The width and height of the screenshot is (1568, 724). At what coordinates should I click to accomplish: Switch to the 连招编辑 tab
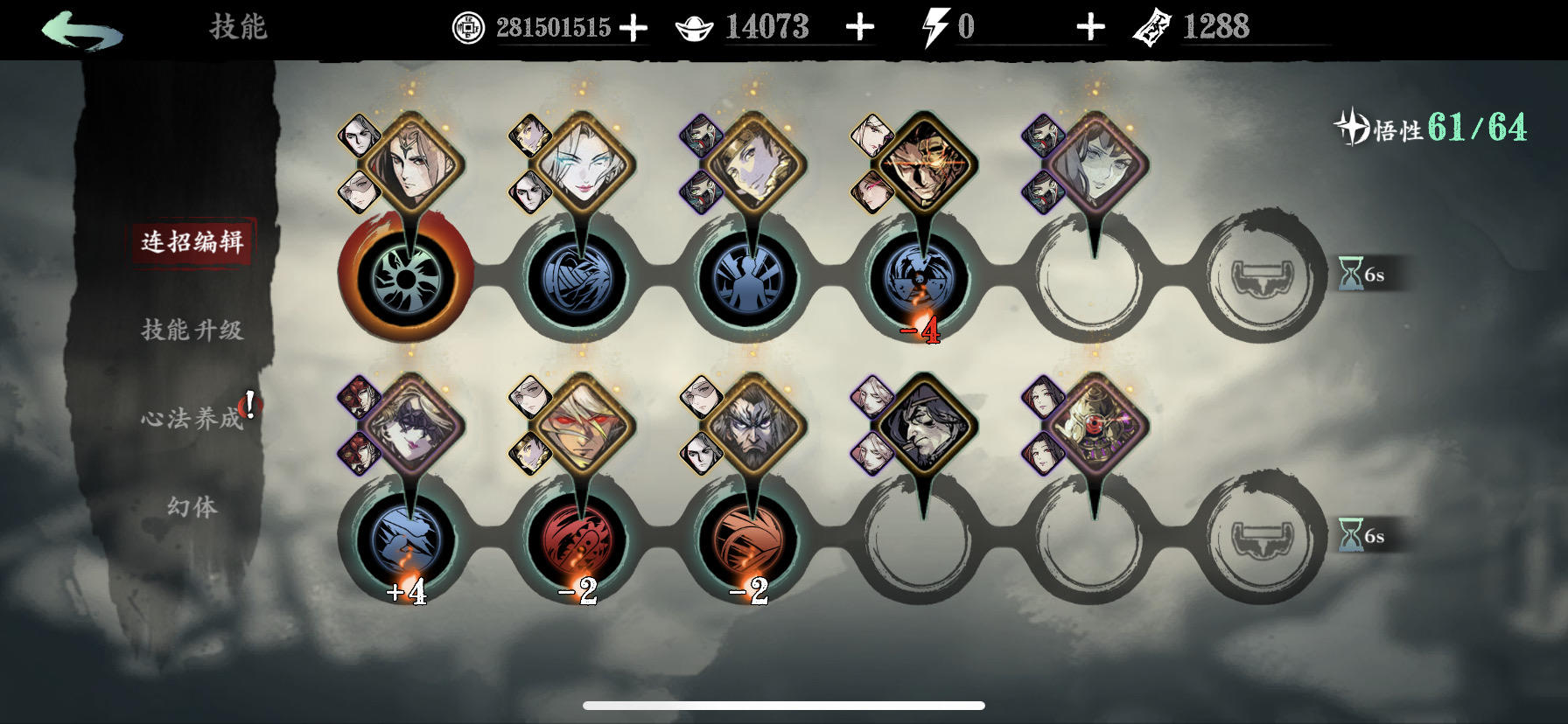192,241
